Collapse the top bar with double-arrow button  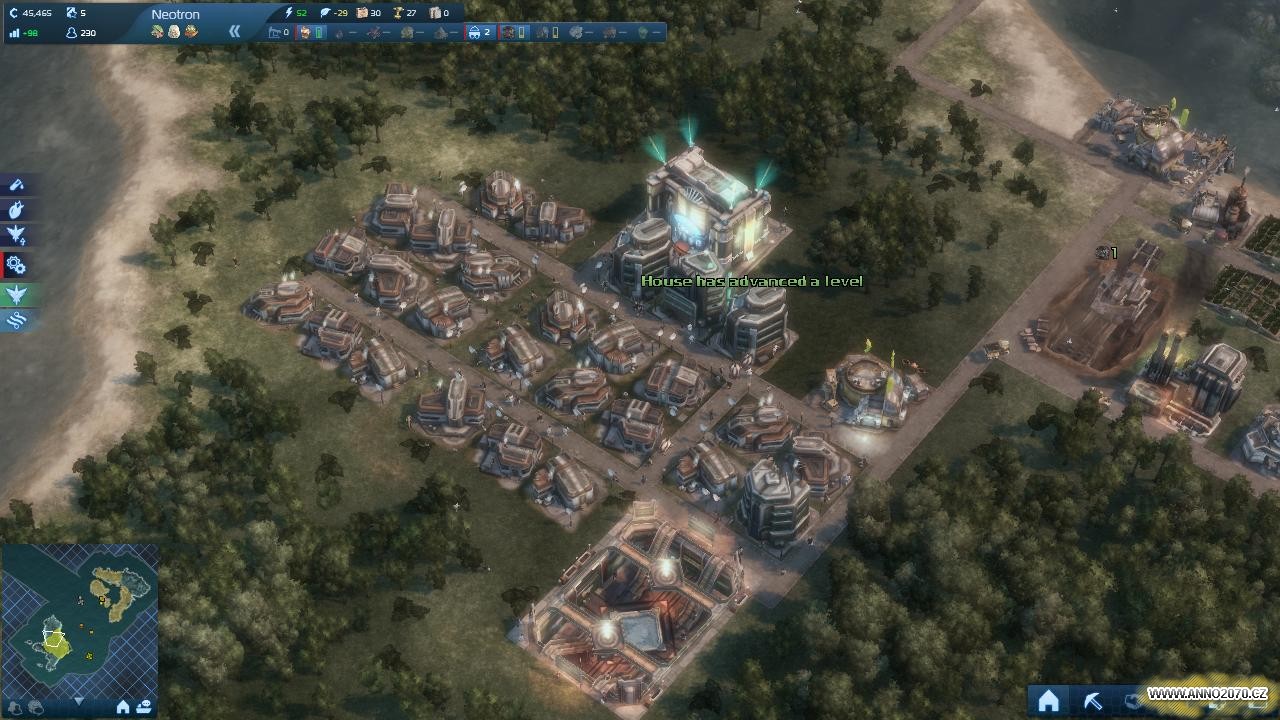234,31
